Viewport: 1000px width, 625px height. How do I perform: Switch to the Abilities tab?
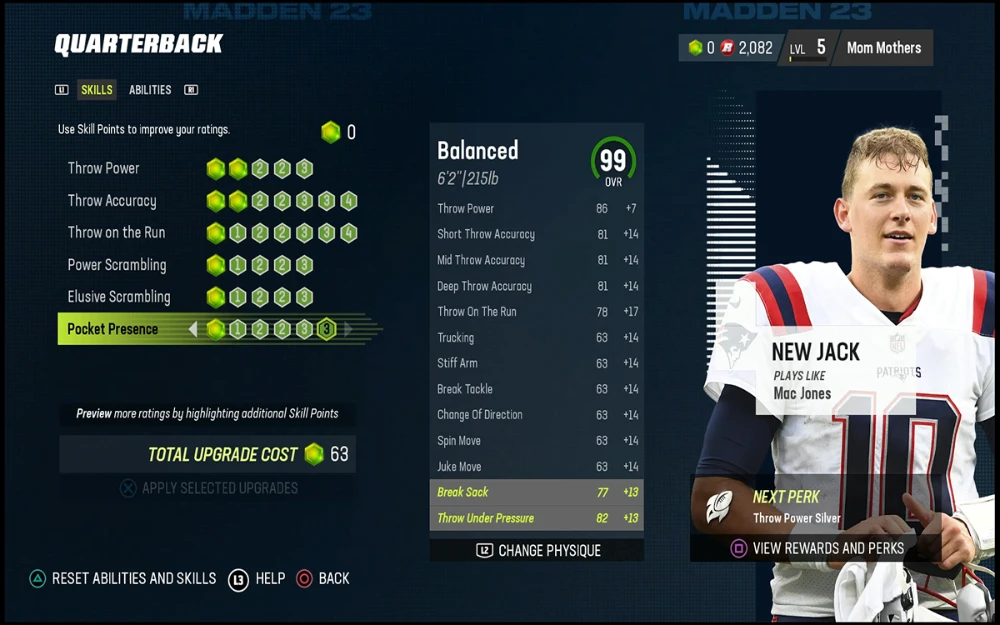pyautogui.click(x=150, y=90)
